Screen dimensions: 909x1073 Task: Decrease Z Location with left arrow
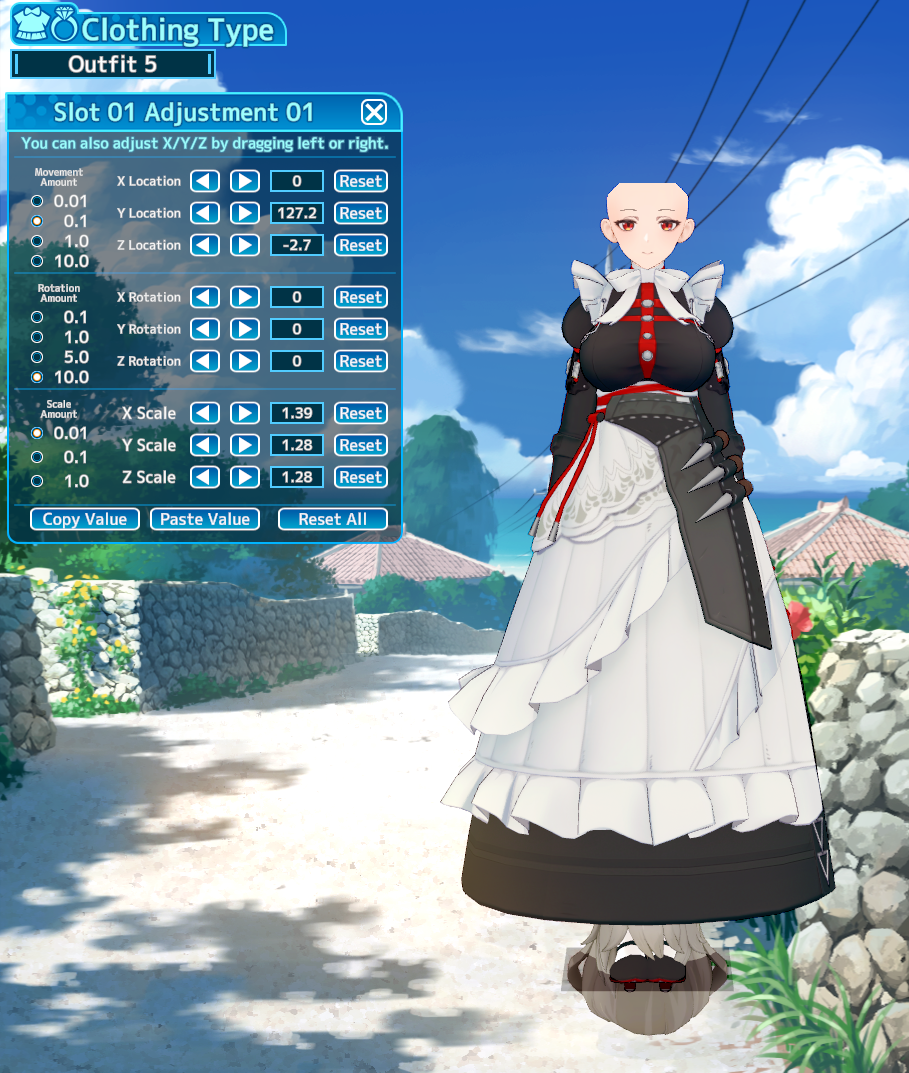coord(205,245)
